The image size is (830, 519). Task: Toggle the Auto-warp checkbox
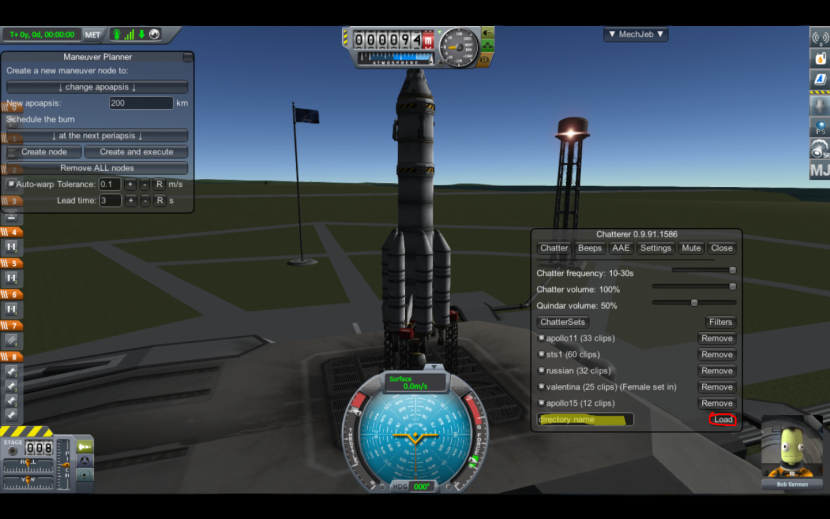tap(12, 184)
